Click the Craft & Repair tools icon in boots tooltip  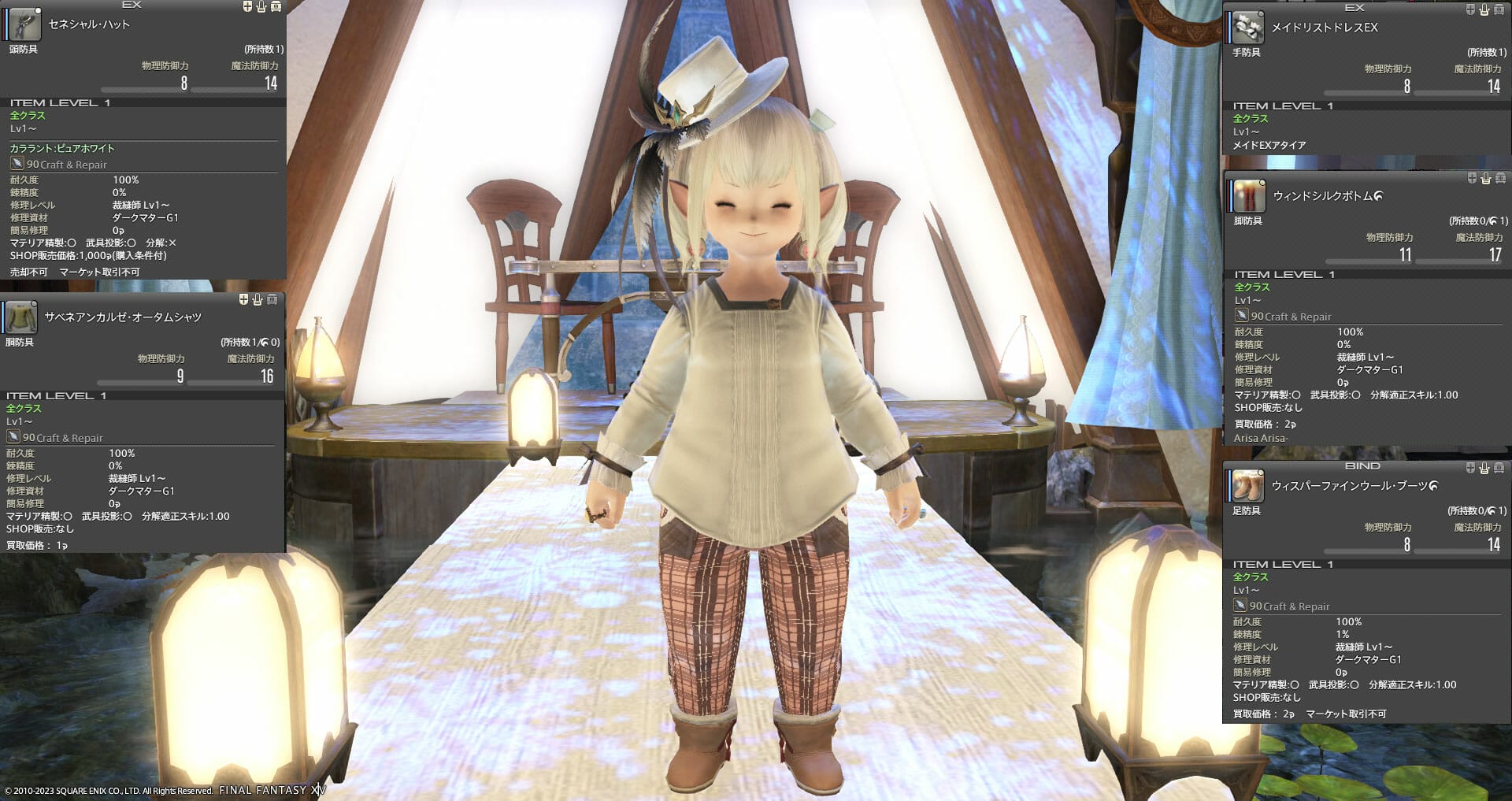pyautogui.click(x=1240, y=606)
